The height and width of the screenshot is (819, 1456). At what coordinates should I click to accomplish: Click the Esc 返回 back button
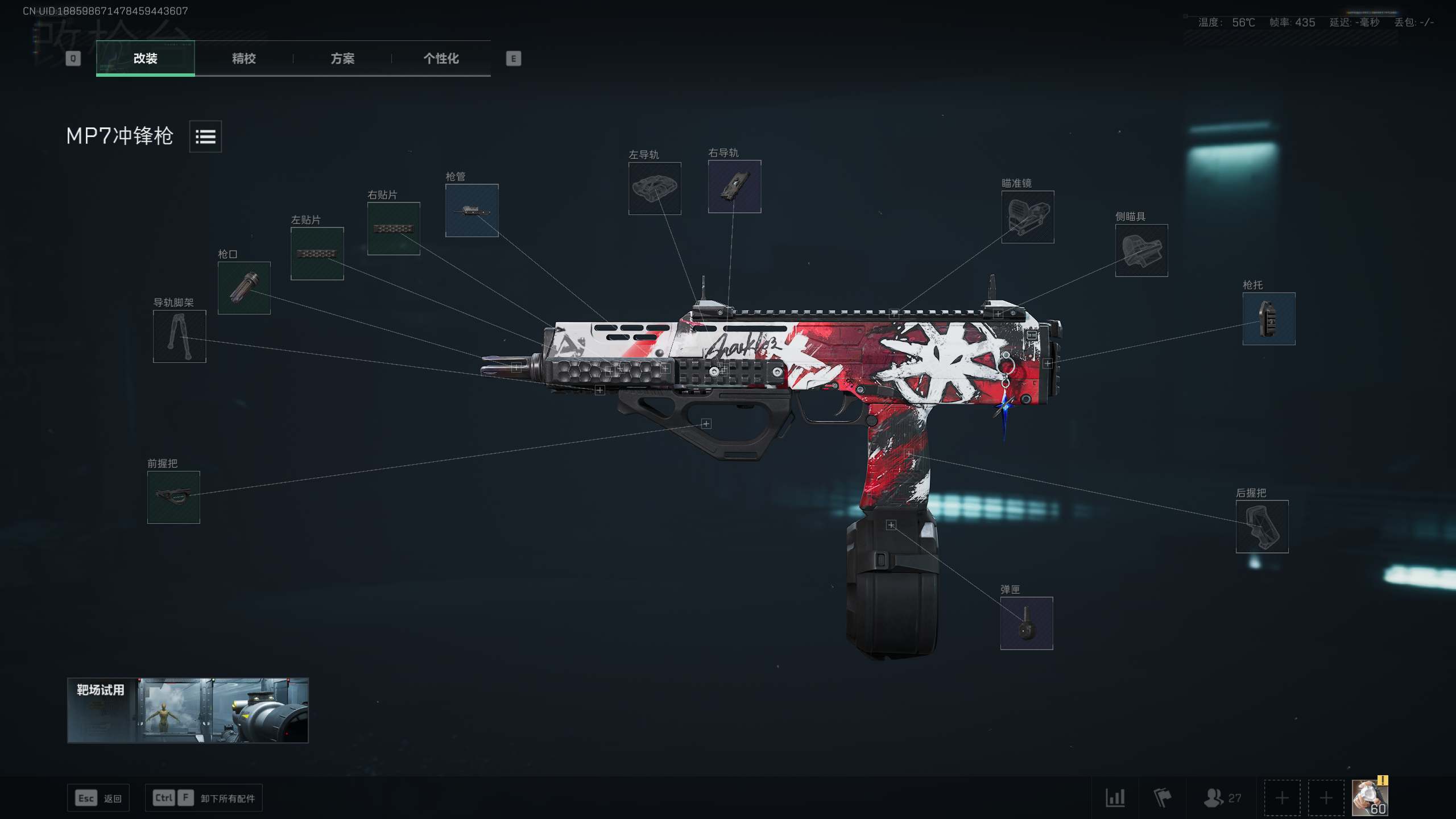(x=98, y=797)
